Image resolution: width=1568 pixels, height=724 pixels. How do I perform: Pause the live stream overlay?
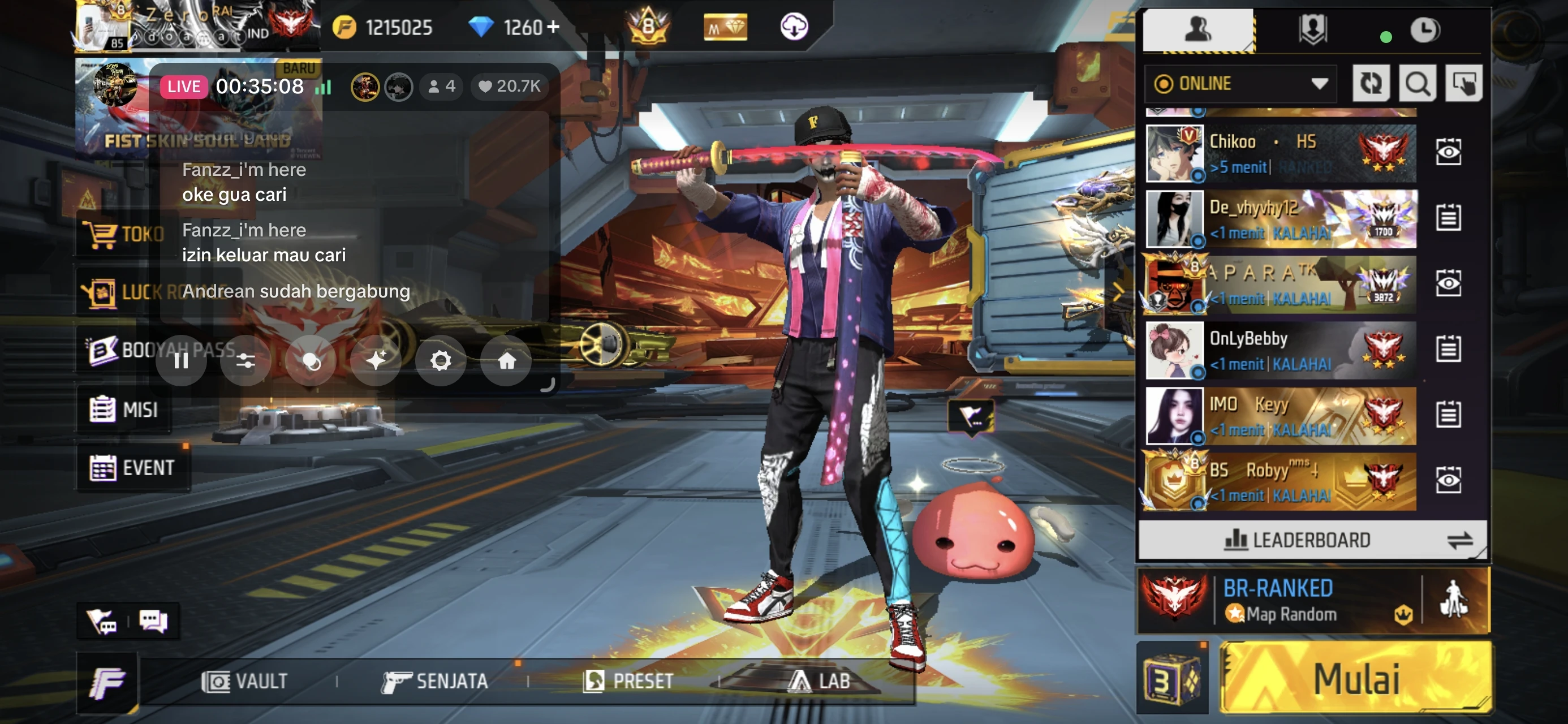(181, 361)
